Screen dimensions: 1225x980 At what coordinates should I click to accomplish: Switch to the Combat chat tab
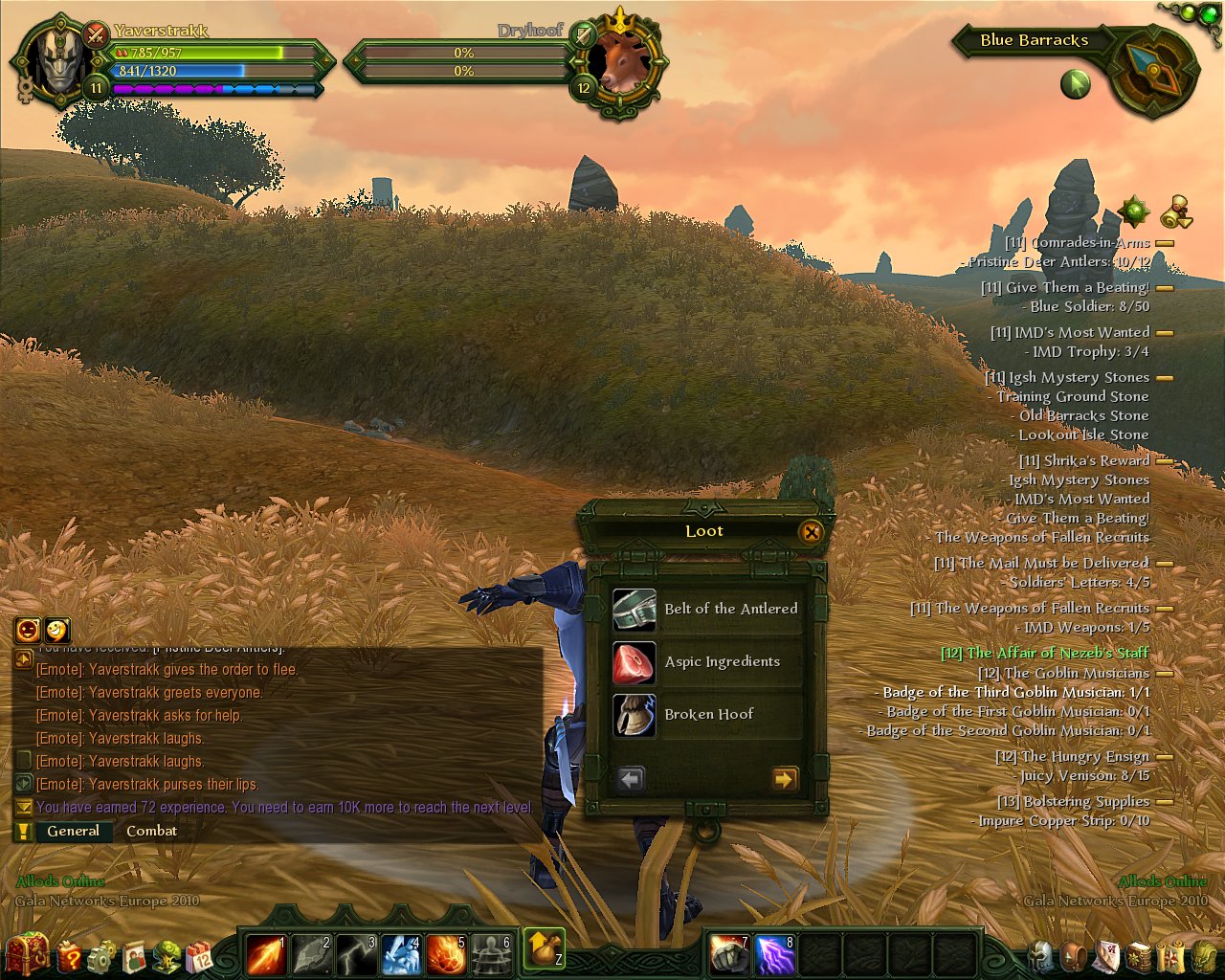151,831
